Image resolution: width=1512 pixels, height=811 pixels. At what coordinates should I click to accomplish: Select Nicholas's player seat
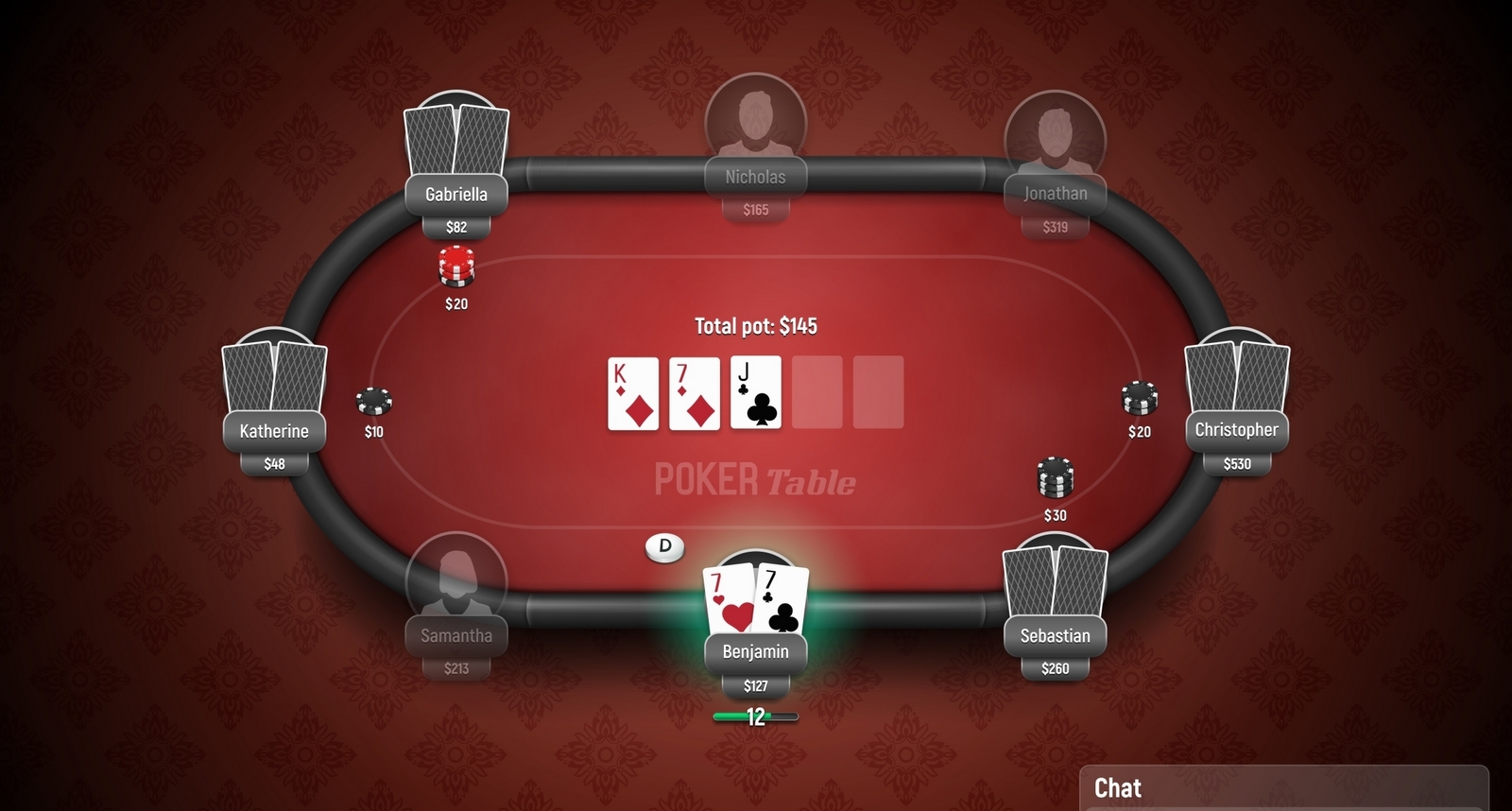[x=755, y=177]
